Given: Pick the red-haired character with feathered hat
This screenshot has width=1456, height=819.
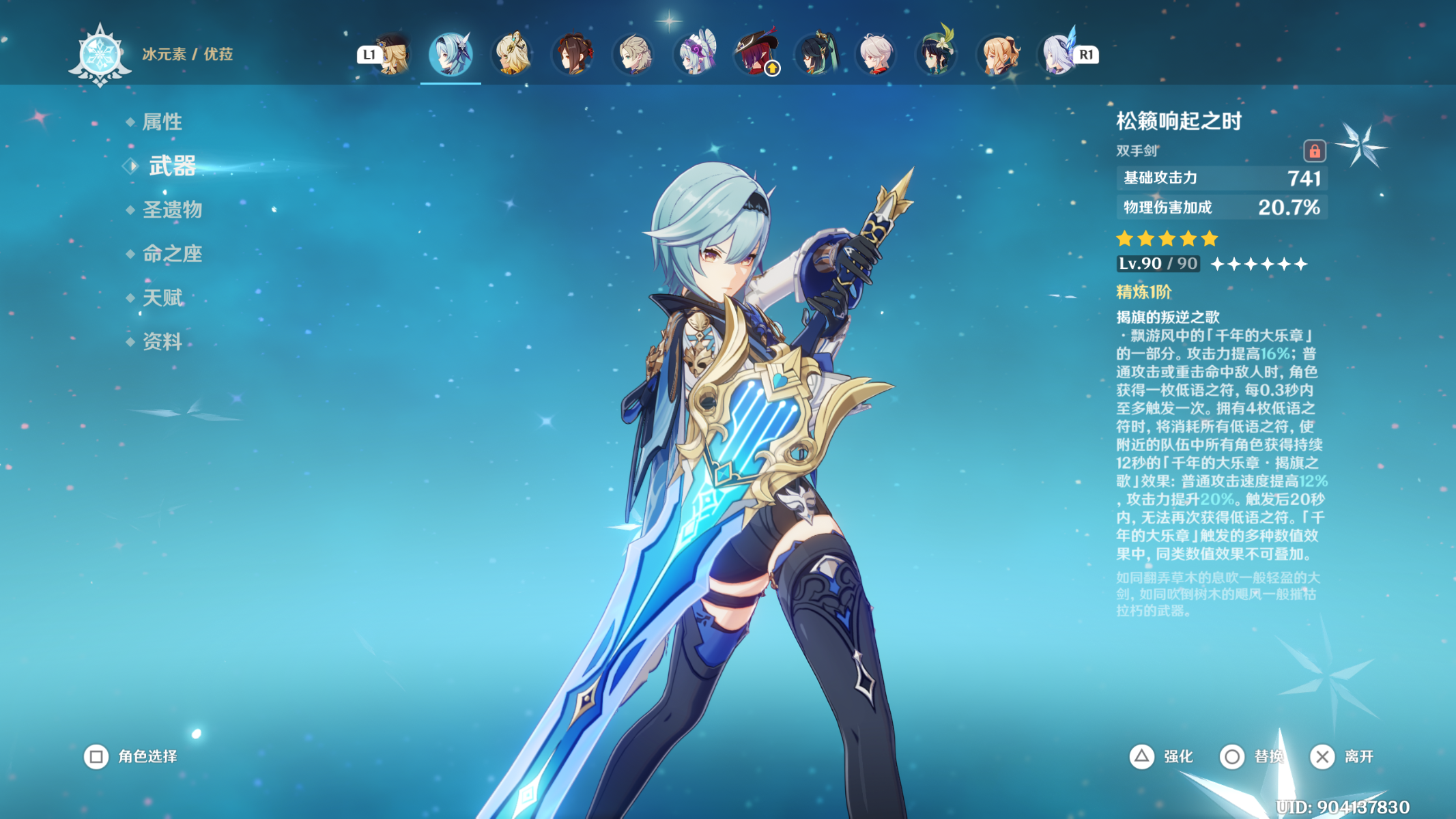Looking at the screenshot, I should (x=756, y=54).
